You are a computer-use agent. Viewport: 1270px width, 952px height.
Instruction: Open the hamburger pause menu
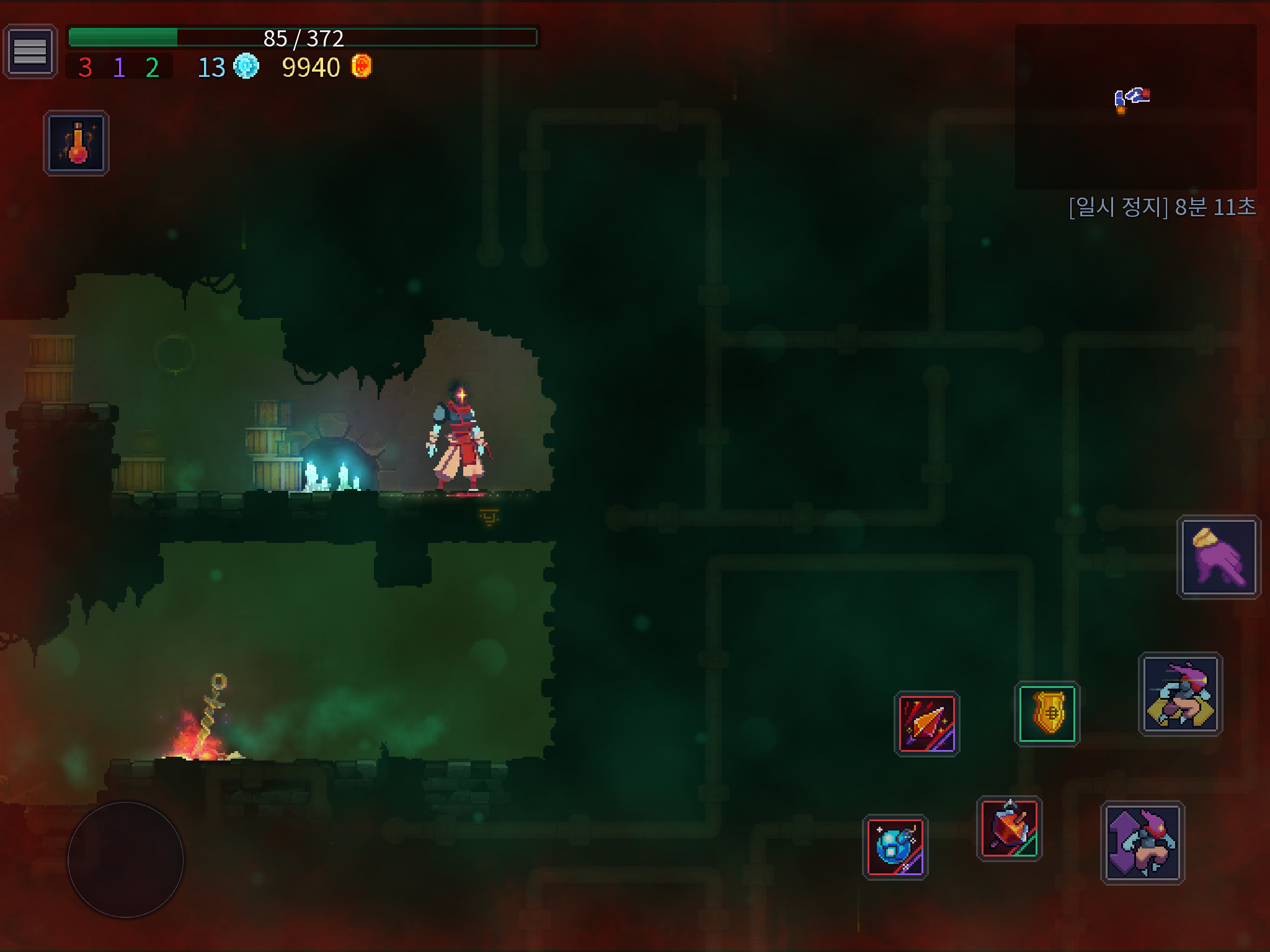click(x=30, y=51)
